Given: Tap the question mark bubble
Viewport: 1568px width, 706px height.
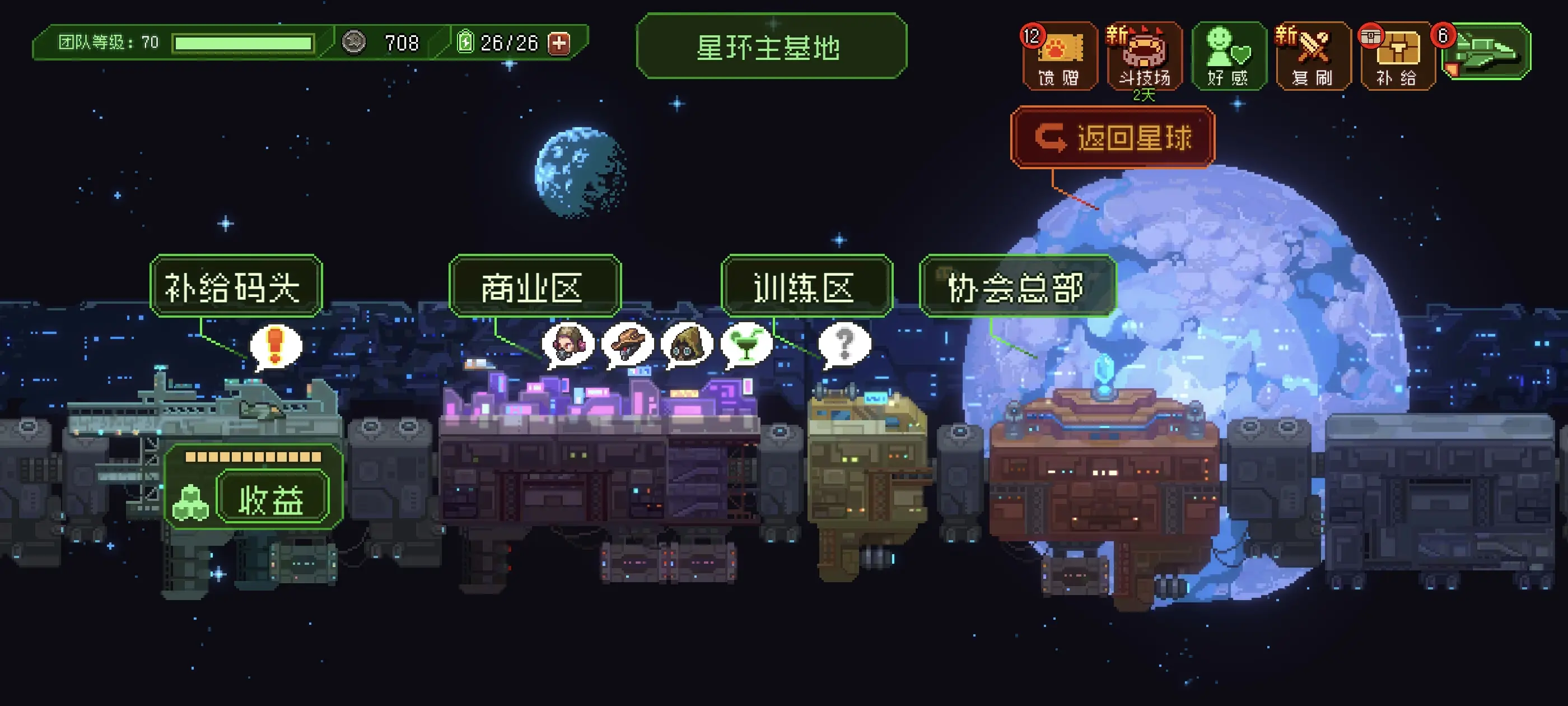Looking at the screenshot, I should 844,344.
